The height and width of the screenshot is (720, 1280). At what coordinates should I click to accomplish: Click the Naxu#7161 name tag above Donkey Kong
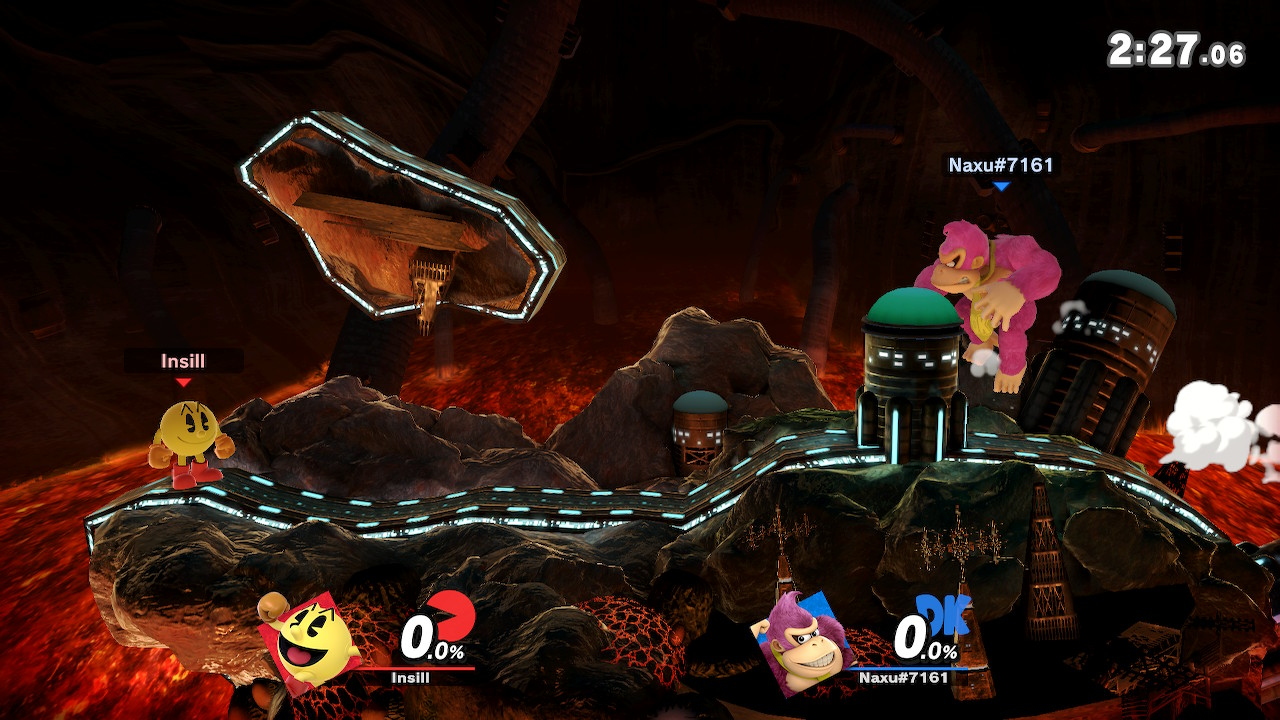pos(1001,165)
